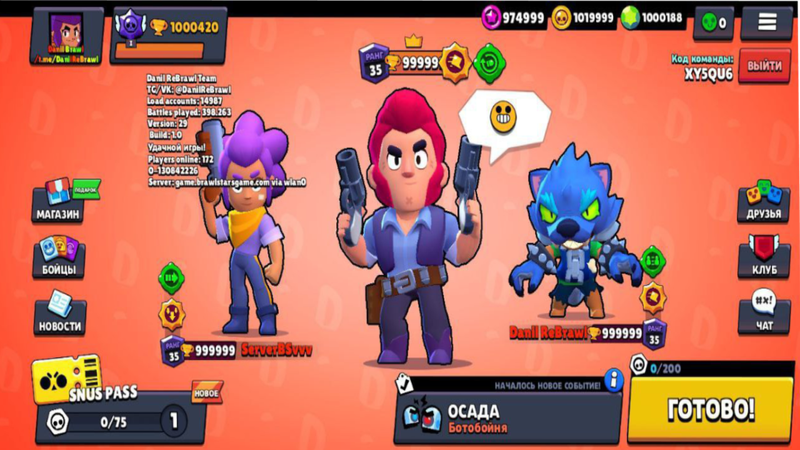Open the Новости news panel
Viewport: 800px width, 450px height.
tap(59, 314)
